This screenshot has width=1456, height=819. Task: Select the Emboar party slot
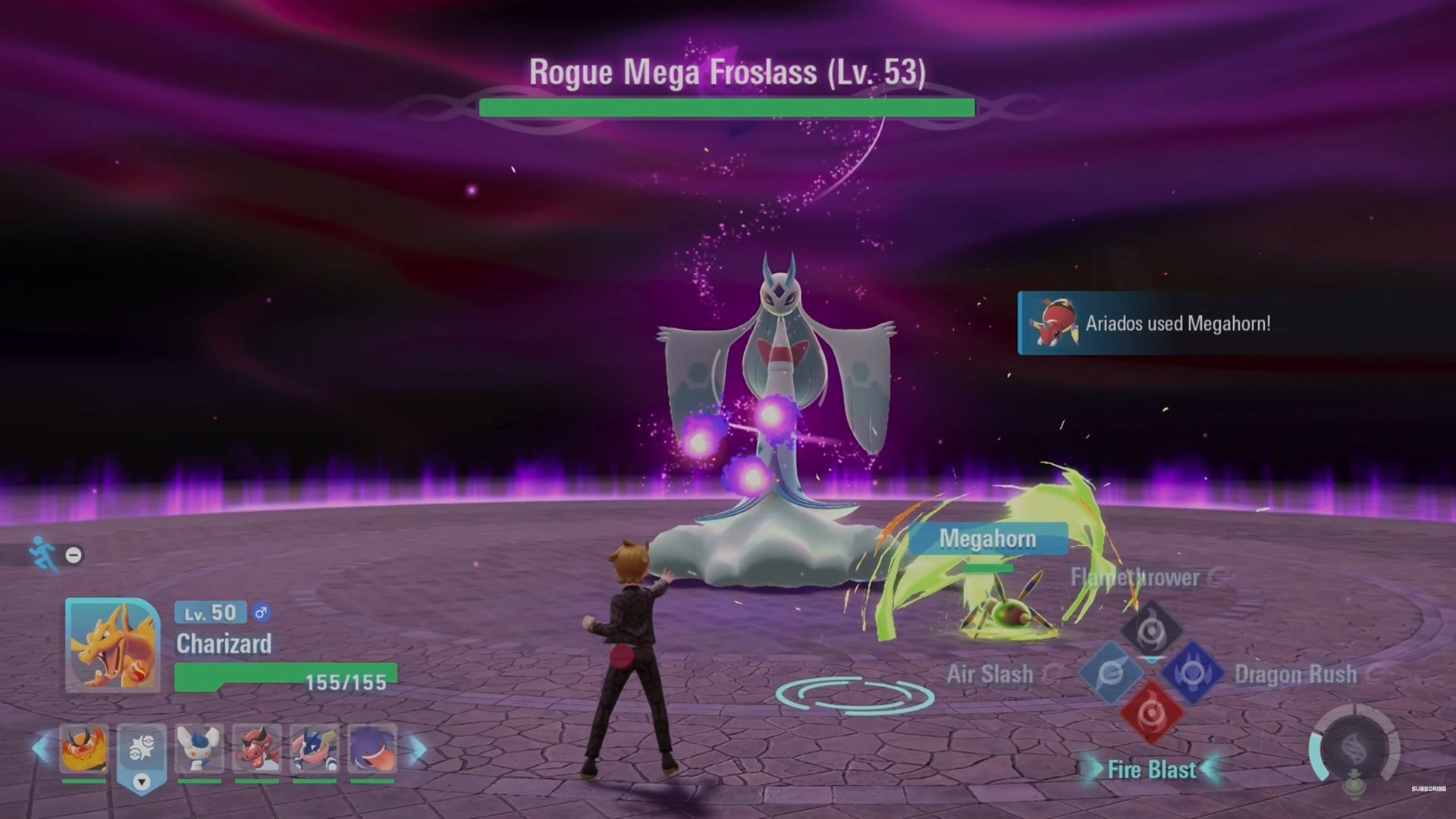pos(83,748)
